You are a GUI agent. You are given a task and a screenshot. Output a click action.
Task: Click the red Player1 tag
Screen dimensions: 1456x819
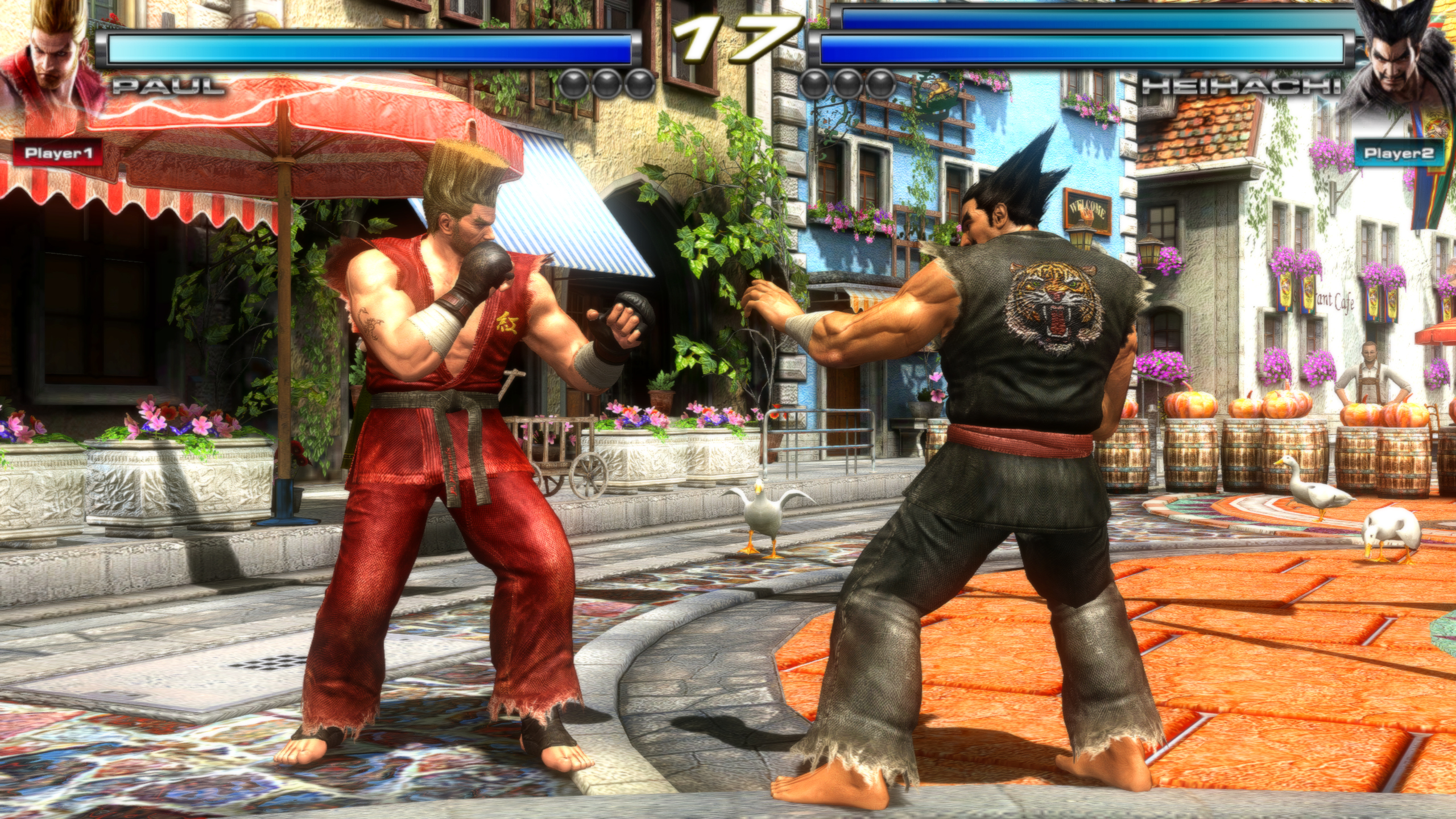[x=57, y=153]
